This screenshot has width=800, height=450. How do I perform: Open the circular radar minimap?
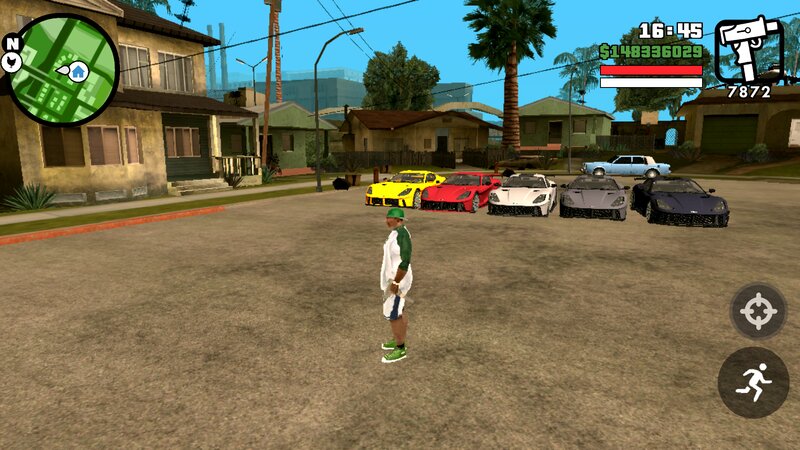[x=62, y=70]
